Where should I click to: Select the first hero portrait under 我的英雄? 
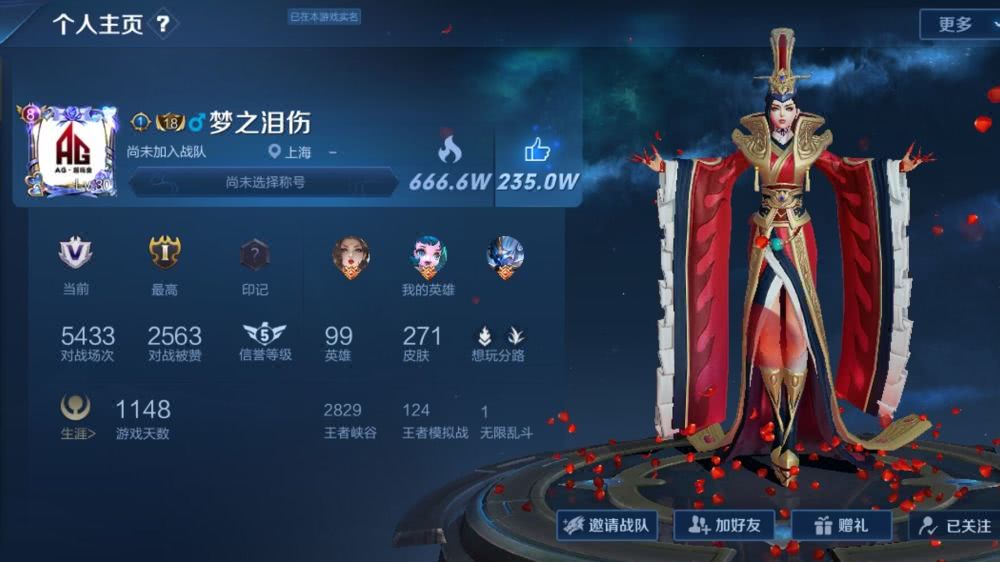coord(351,256)
